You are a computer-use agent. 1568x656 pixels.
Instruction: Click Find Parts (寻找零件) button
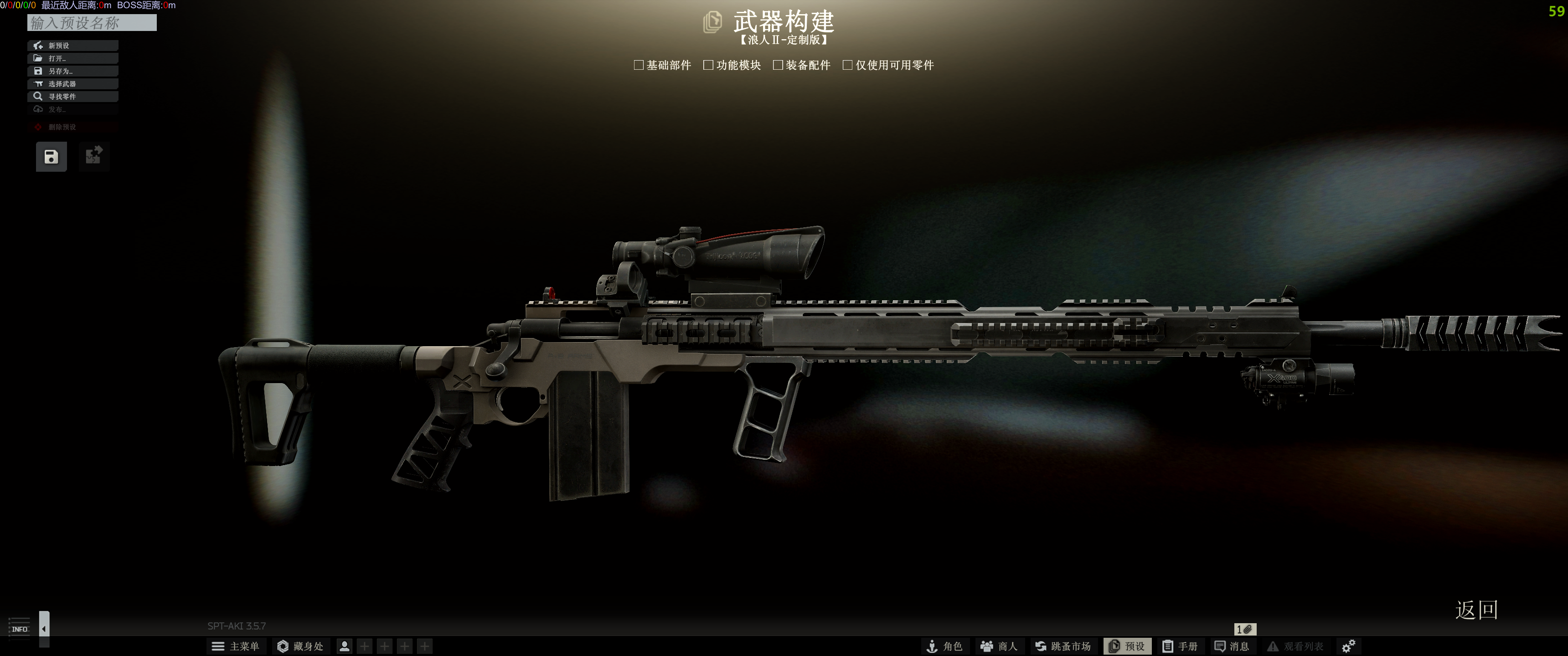[x=72, y=97]
